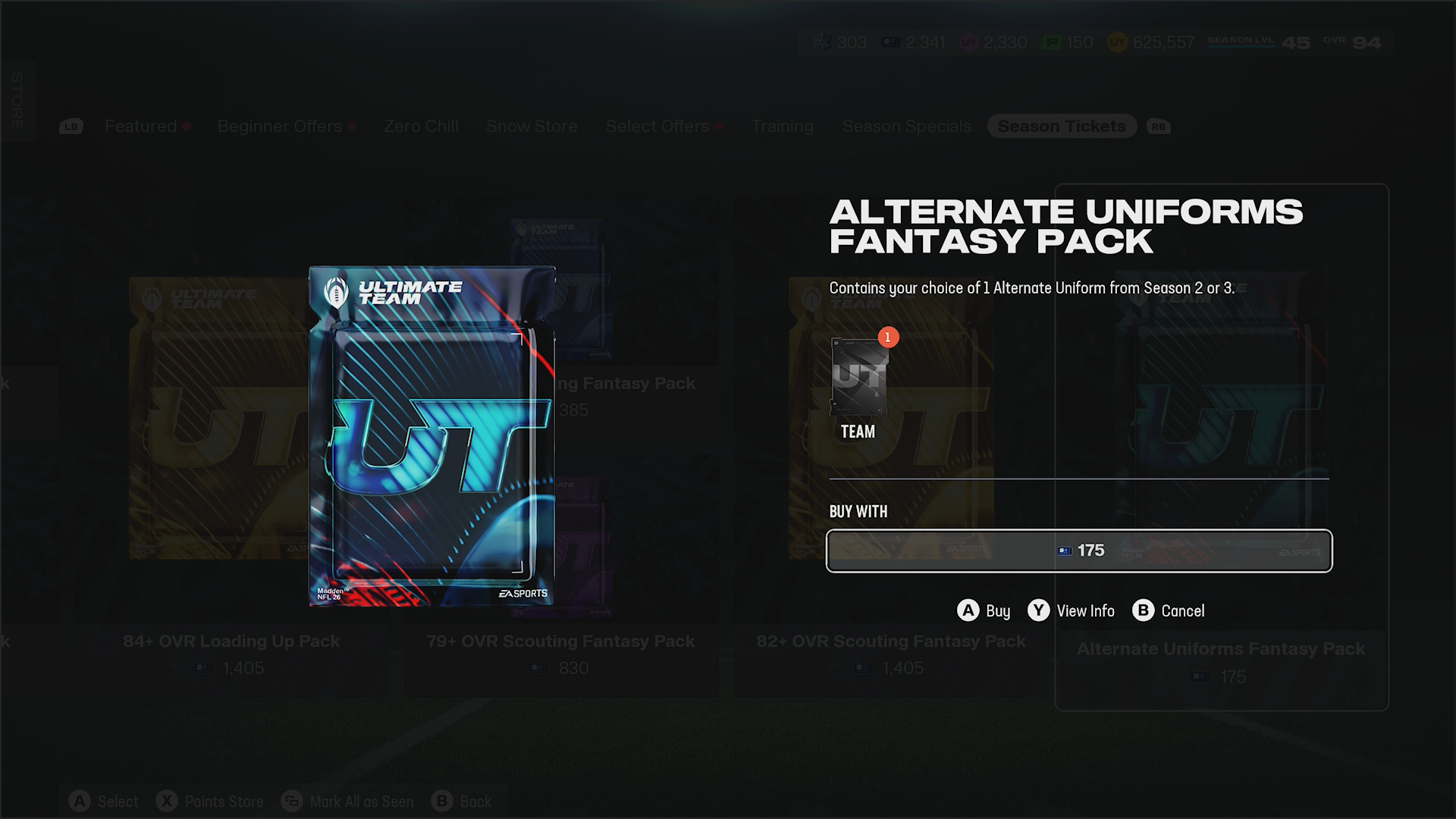Show the Snow Store tab

532,127
